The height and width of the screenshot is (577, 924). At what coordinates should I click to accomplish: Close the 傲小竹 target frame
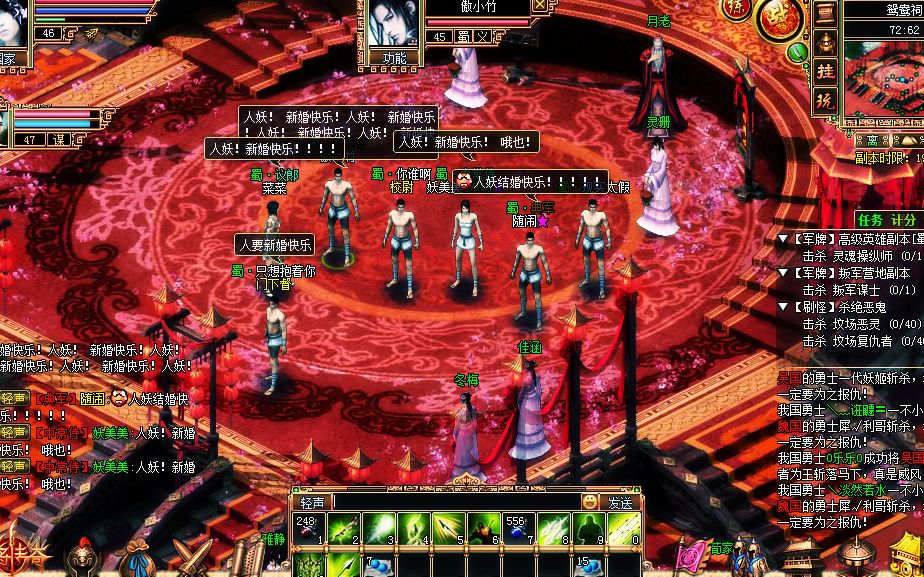coord(540,5)
